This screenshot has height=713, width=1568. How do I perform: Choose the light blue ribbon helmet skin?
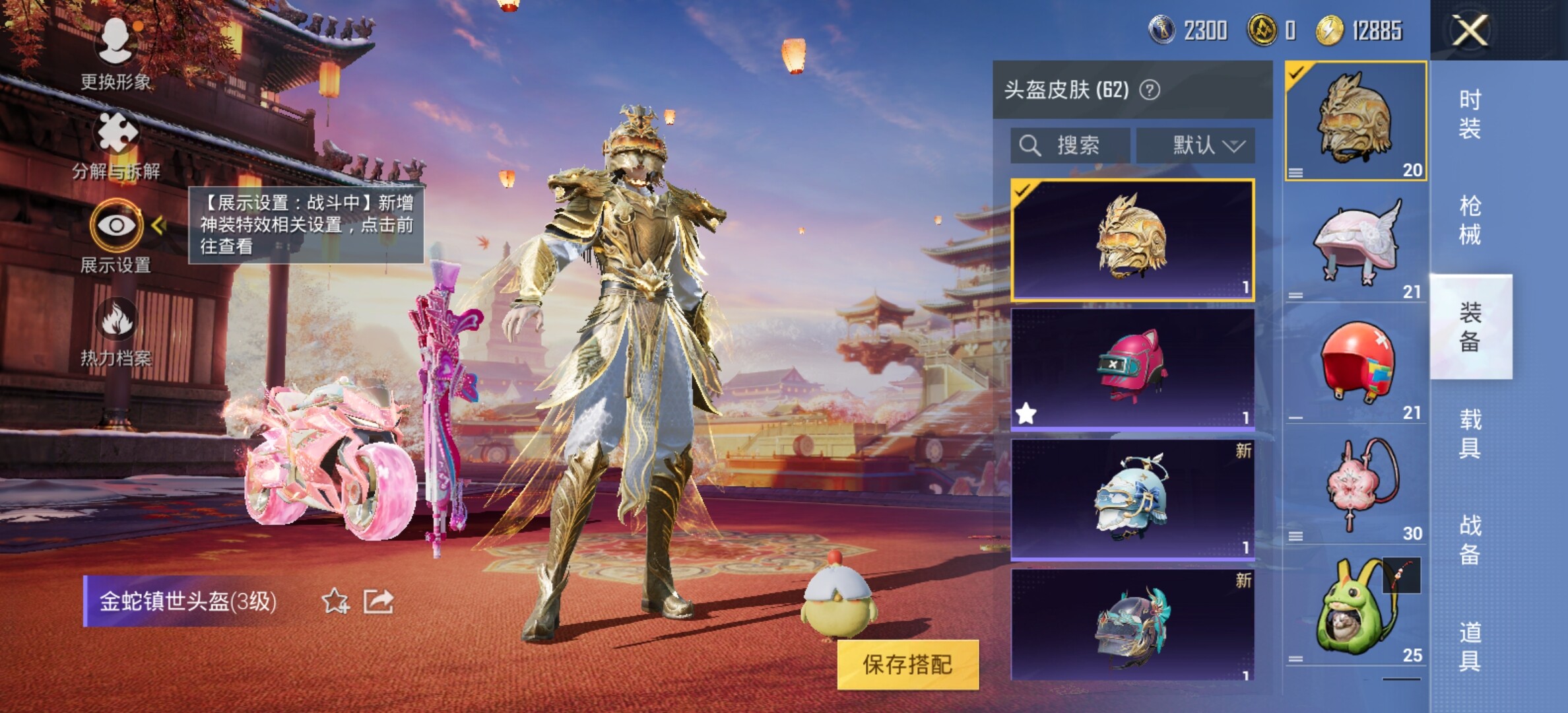(x=1132, y=498)
